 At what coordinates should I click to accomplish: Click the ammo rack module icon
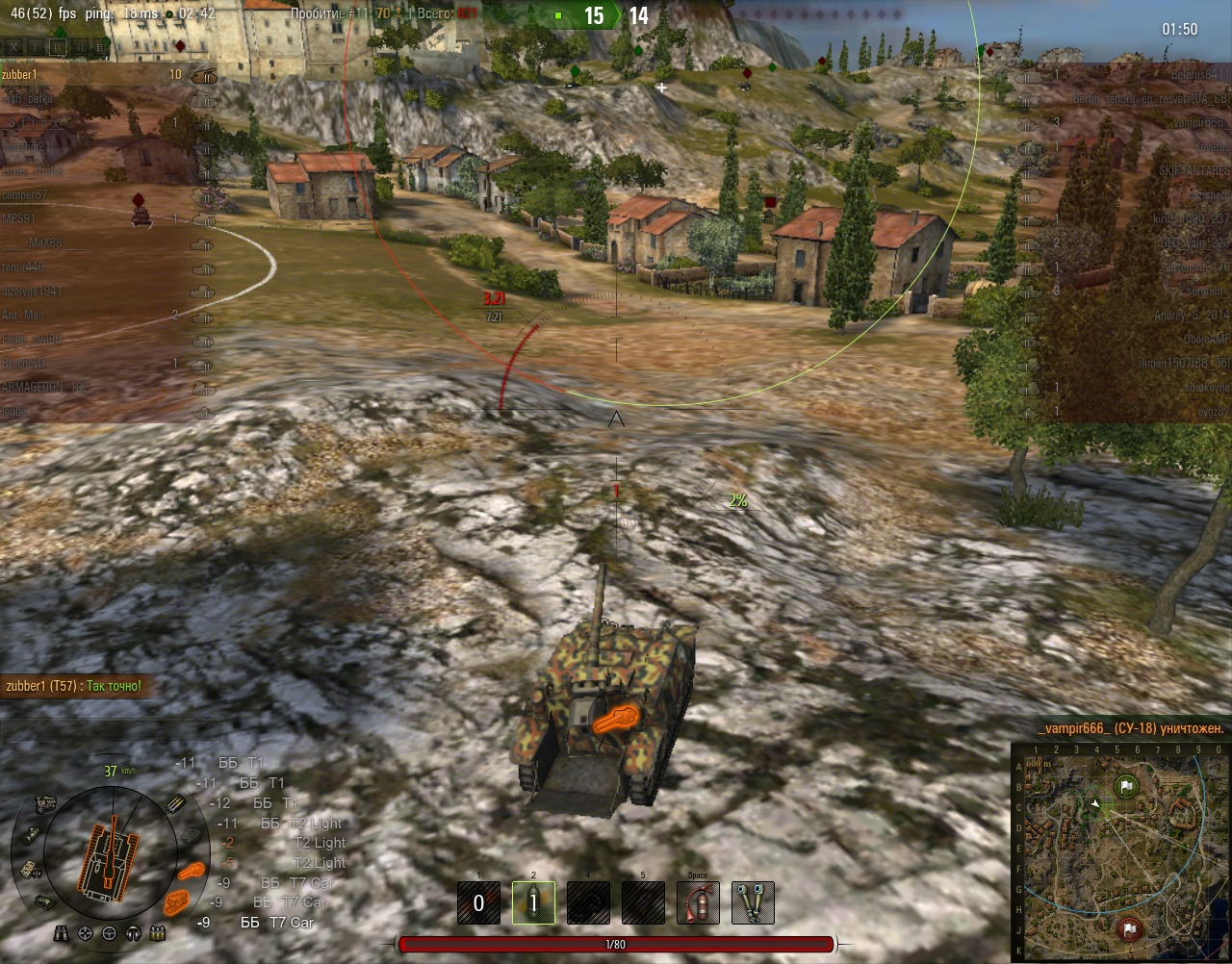coord(175,805)
